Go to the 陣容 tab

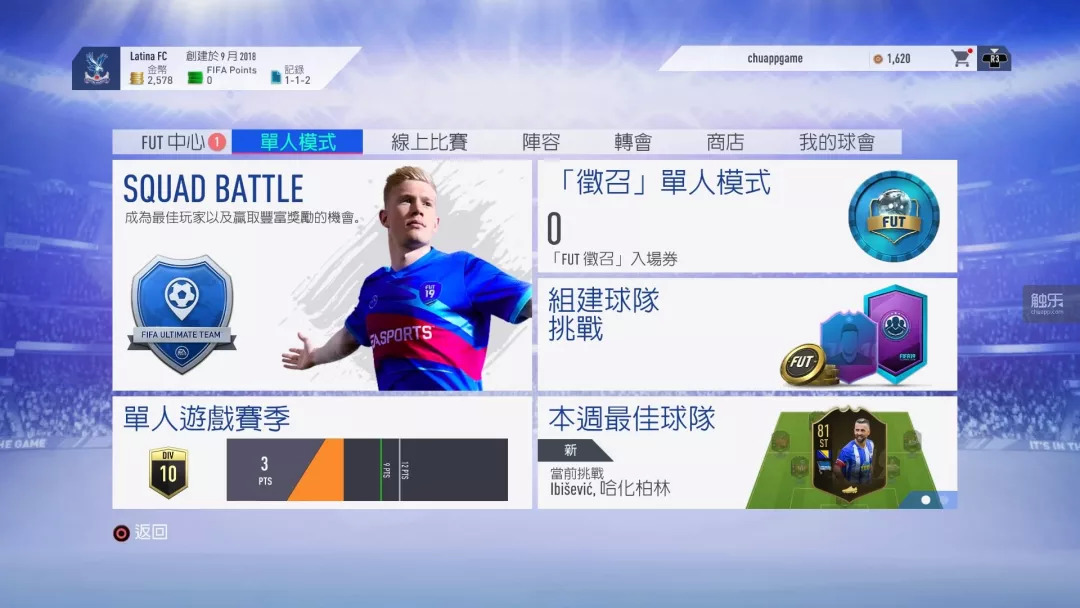[541, 142]
